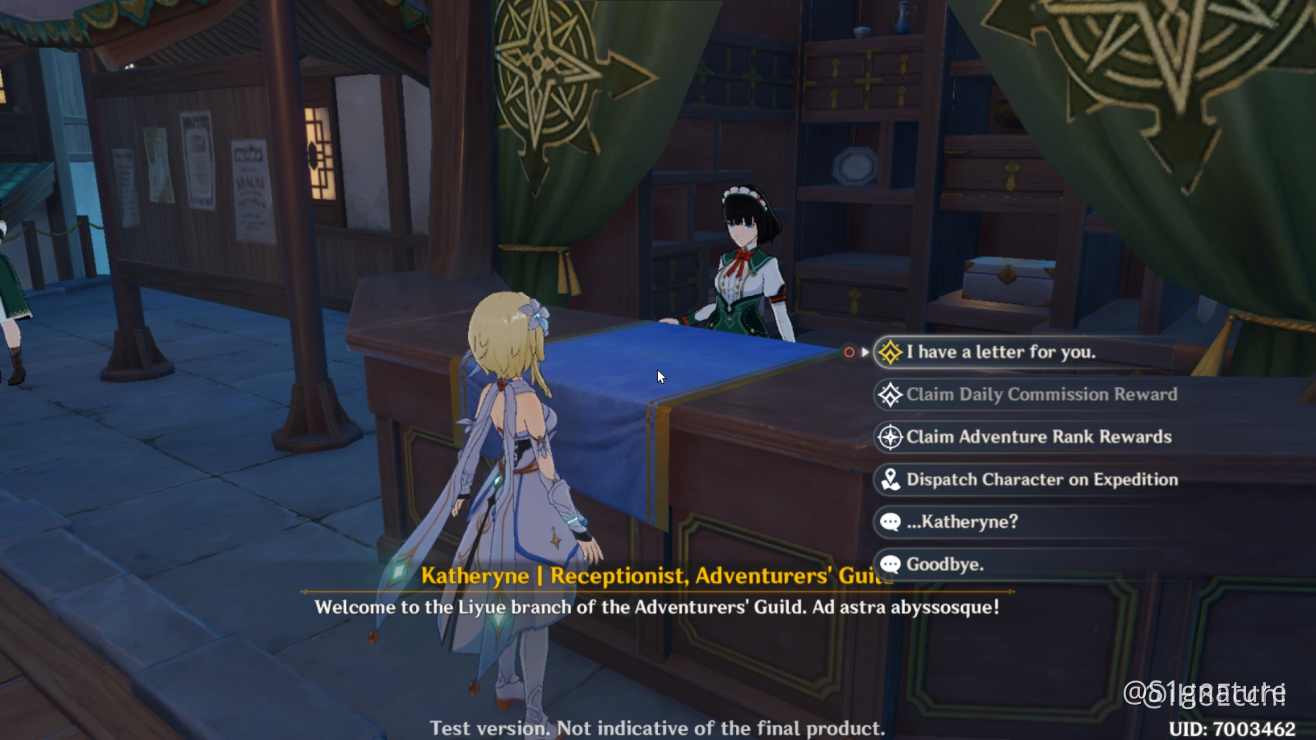Viewport: 1316px width, 740px height.
Task: Click 'Claim Adventure Rank Rewards'
Action: click(1040, 437)
